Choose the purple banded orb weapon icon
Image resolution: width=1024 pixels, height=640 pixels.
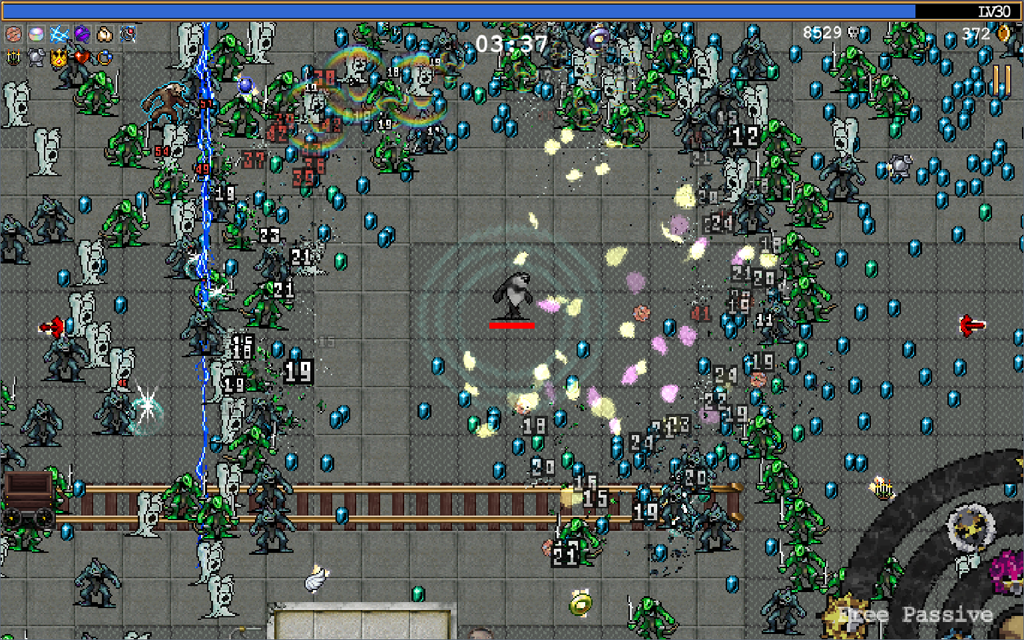[82, 34]
